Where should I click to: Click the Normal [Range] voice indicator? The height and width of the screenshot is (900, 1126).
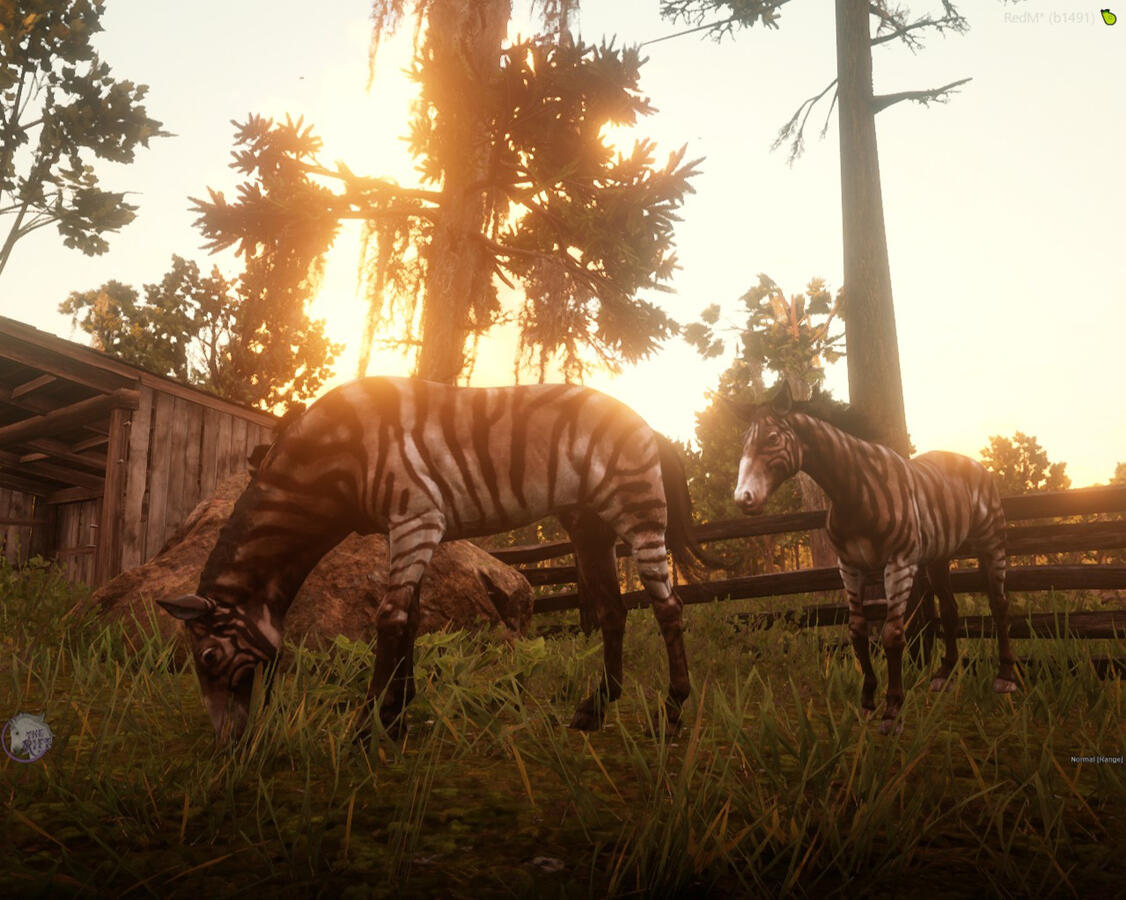(1096, 760)
